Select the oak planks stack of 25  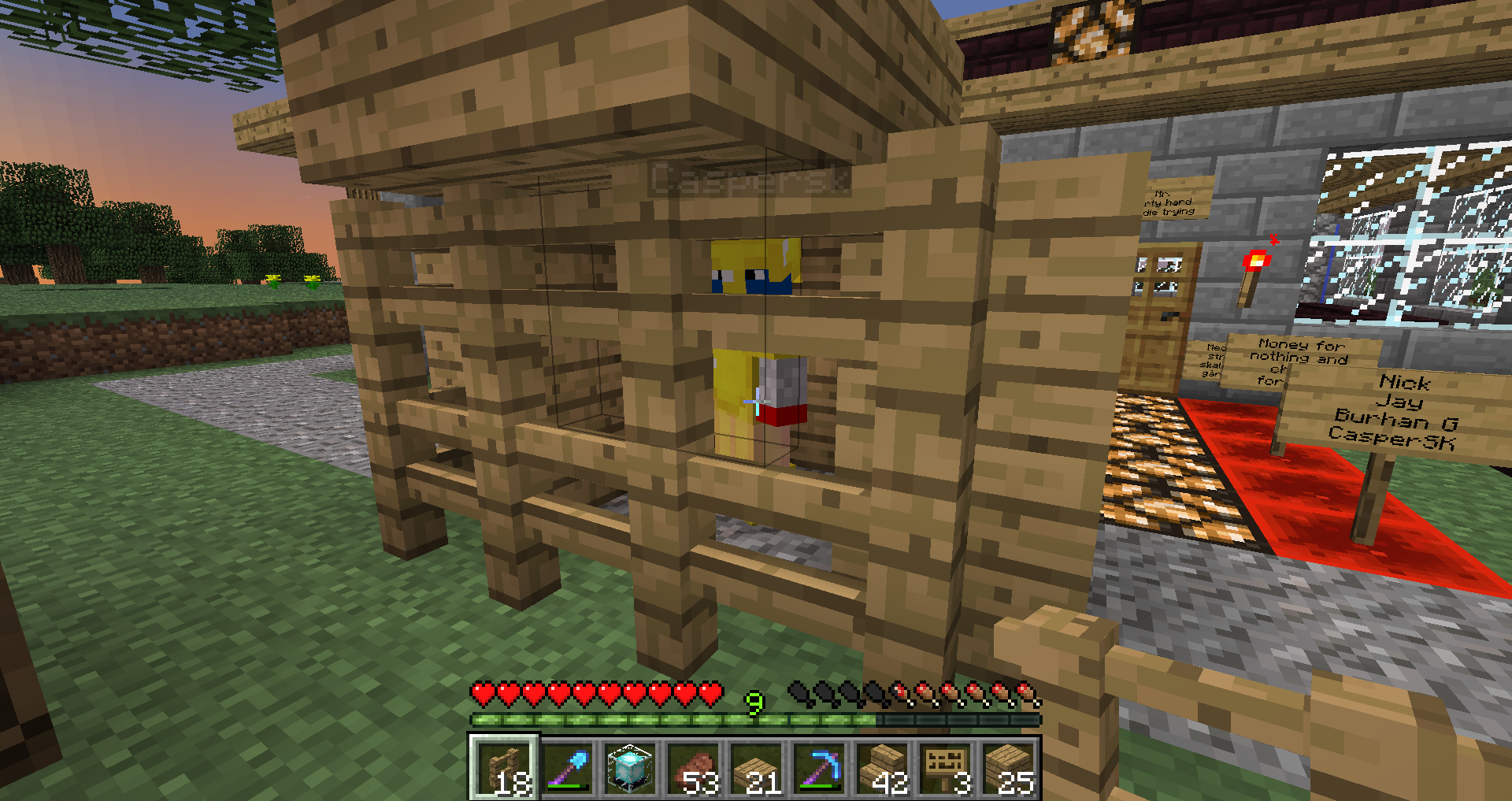pos(1008,768)
